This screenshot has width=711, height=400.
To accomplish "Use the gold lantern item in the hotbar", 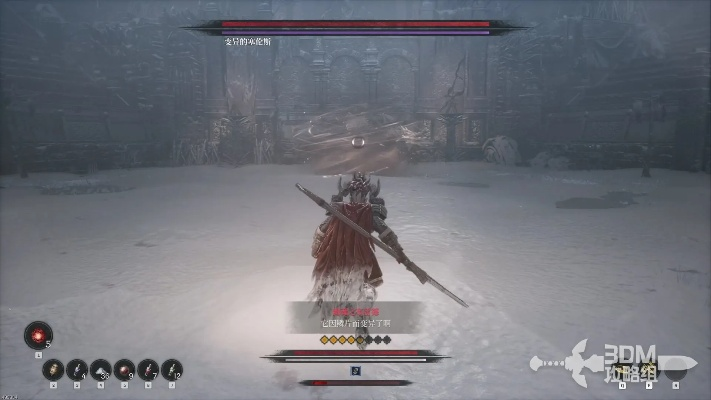I will pos(53,369).
